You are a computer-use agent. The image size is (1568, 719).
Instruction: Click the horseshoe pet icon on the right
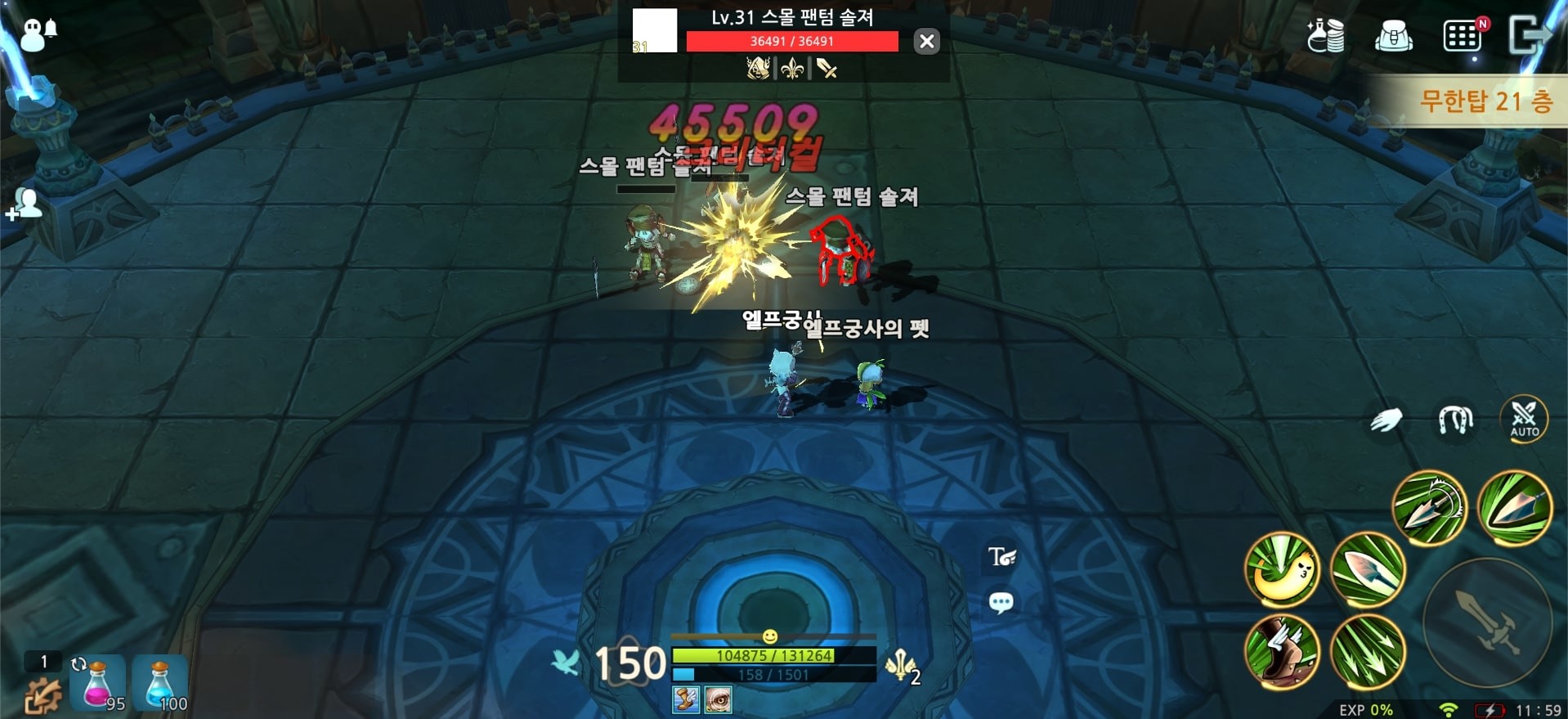click(x=1456, y=420)
